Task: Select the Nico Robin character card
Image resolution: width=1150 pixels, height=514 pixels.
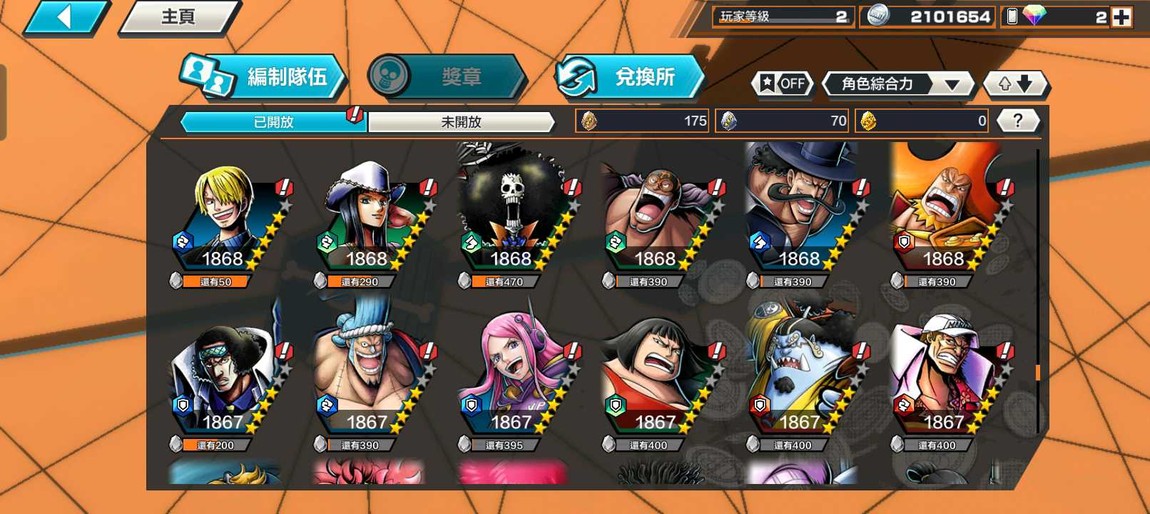Action: [x=371, y=222]
